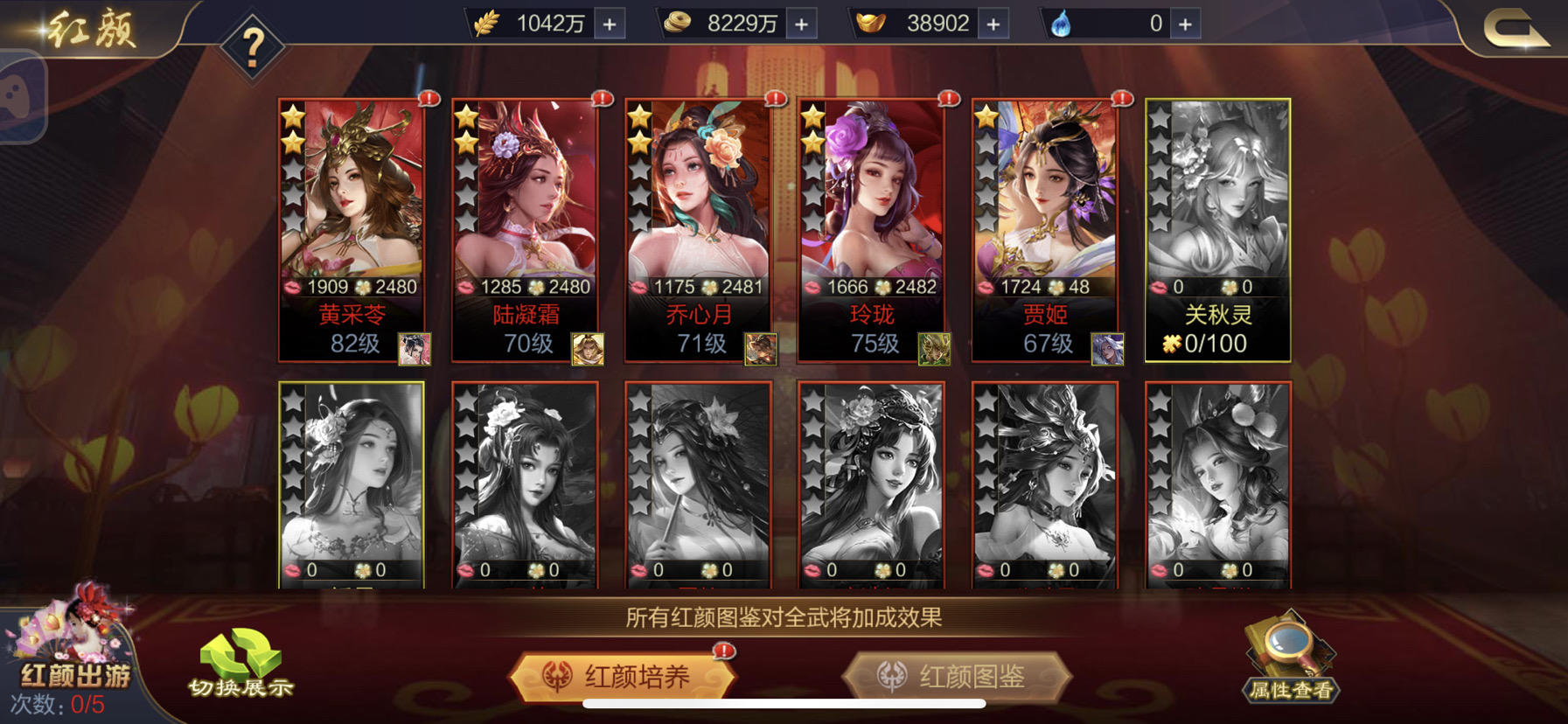
Task: View the linked general avatar beside 黄采苓's level
Action: (413, 349)
